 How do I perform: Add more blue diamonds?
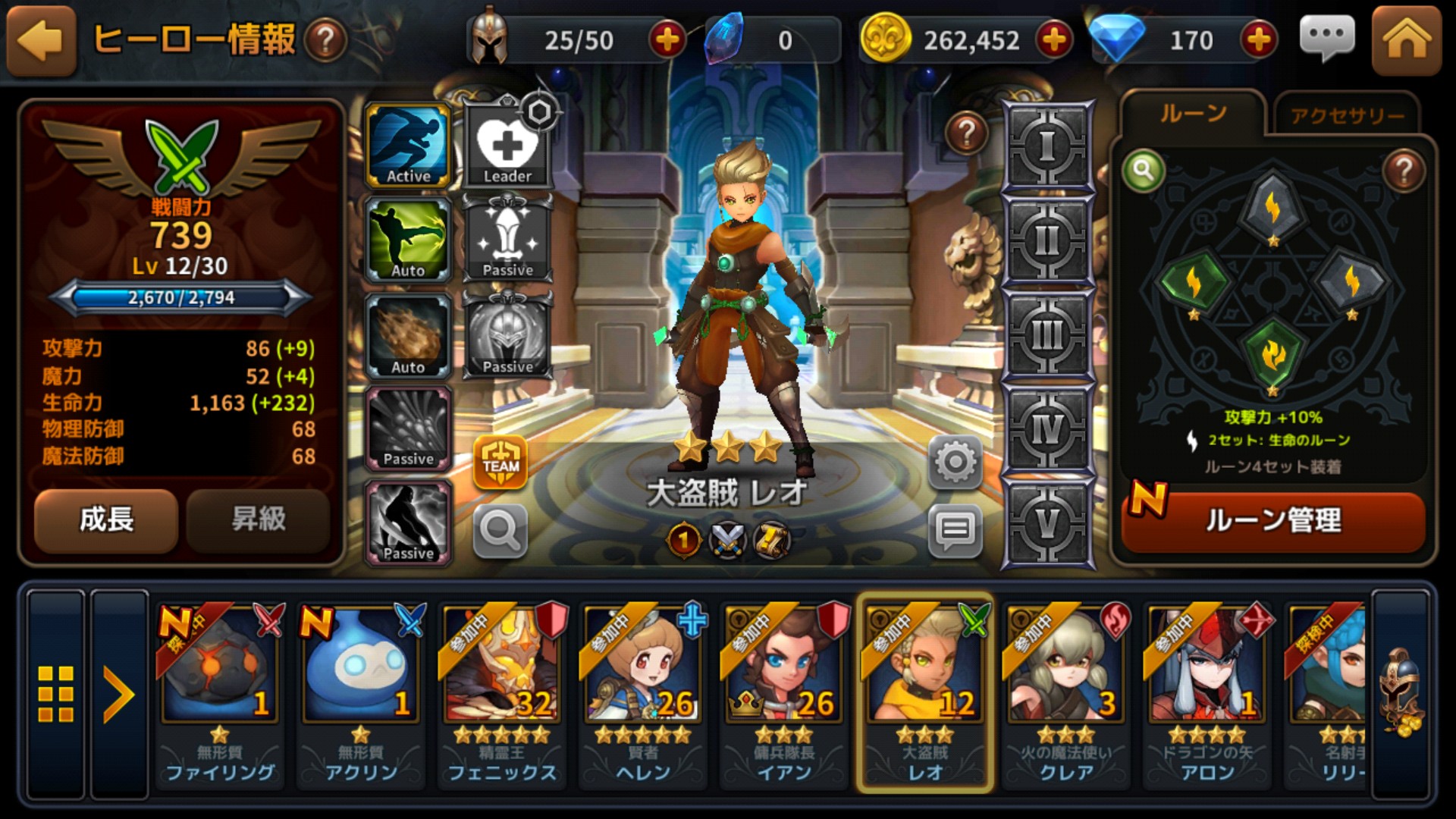[1259, 40]
